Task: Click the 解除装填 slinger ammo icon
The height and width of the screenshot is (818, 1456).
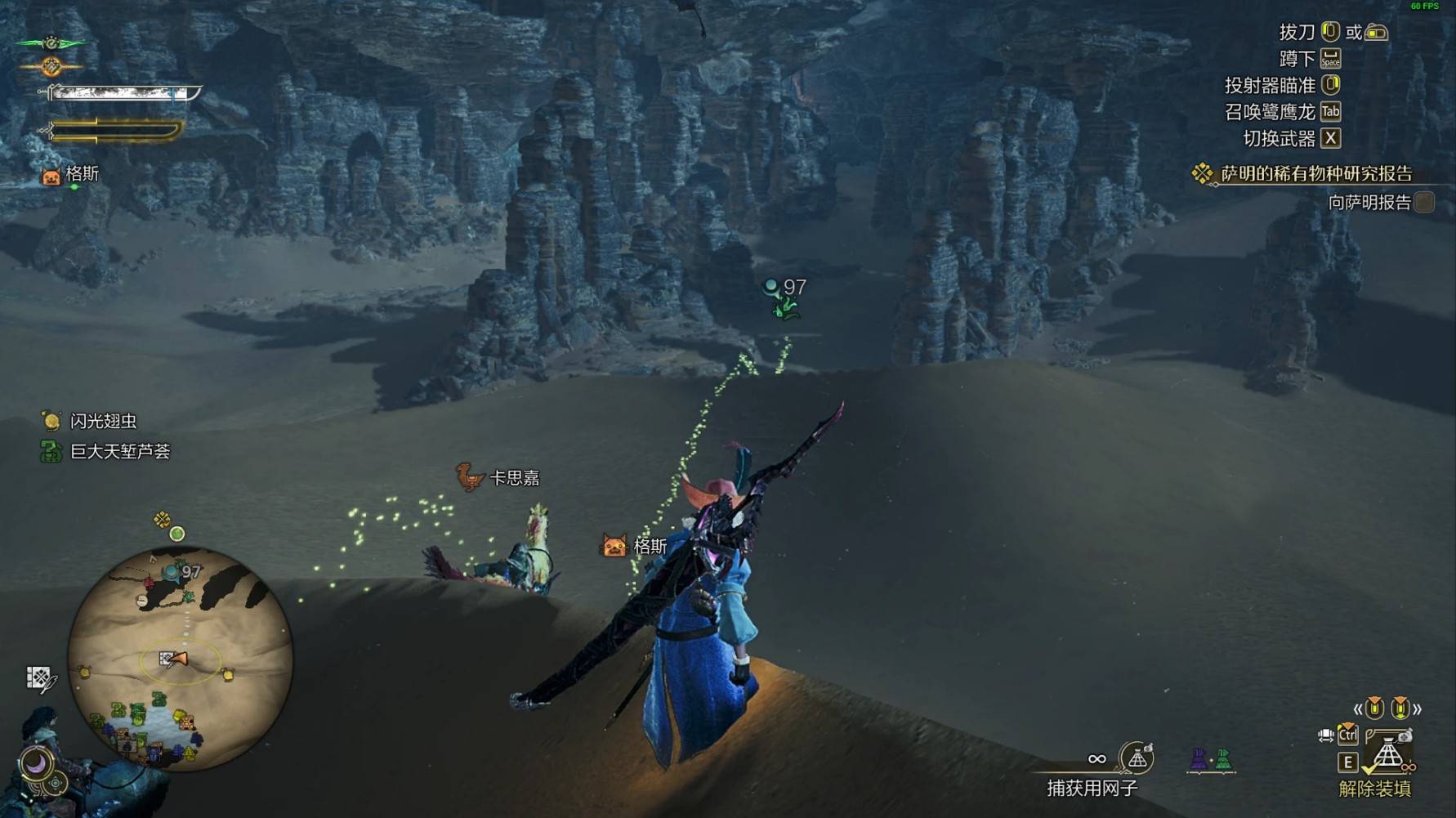Action: (1388, 755)
